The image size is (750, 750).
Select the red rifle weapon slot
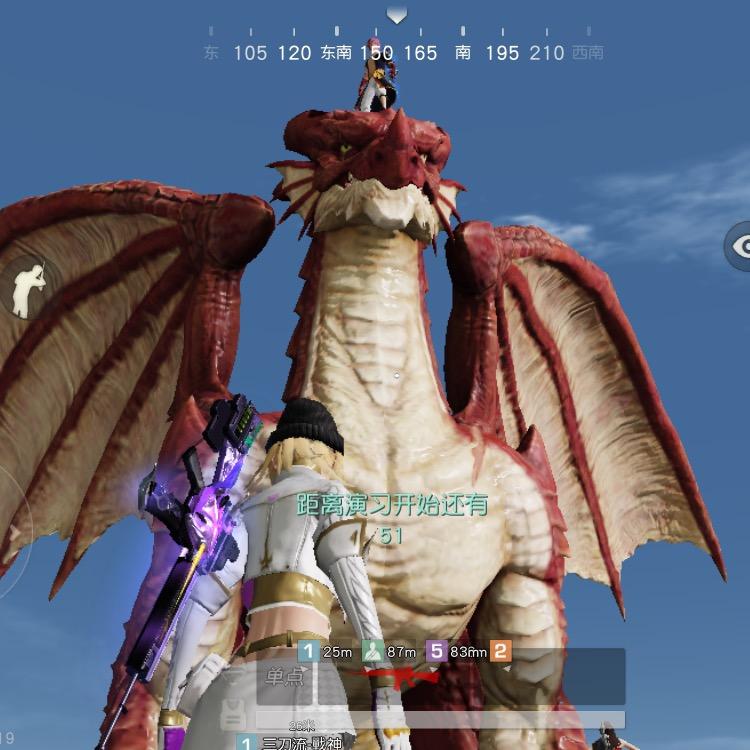(x=402, y=678)
